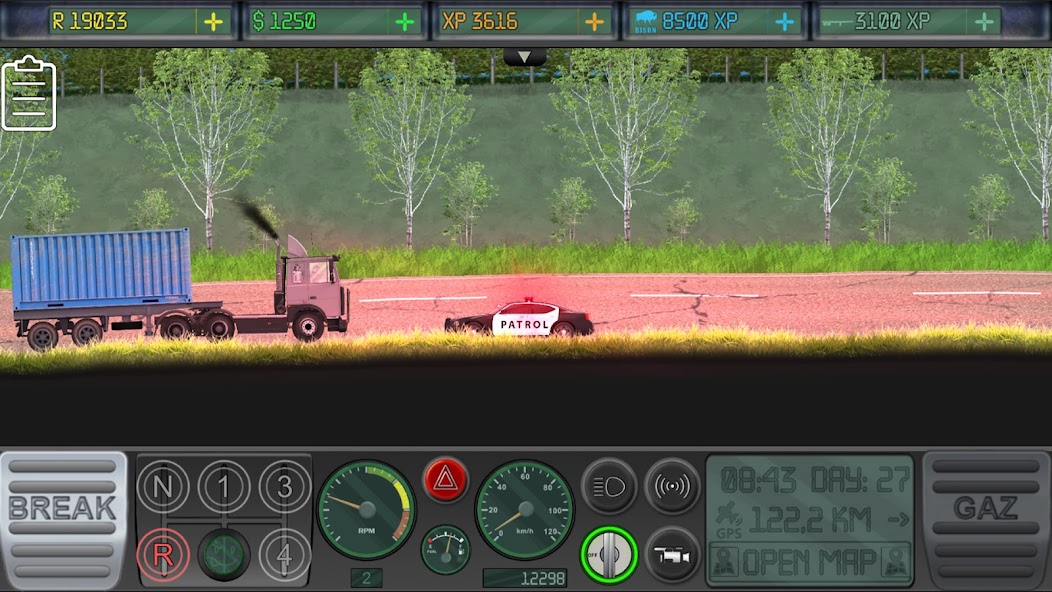
Task: Change the camera view
Action: [672, 553]
